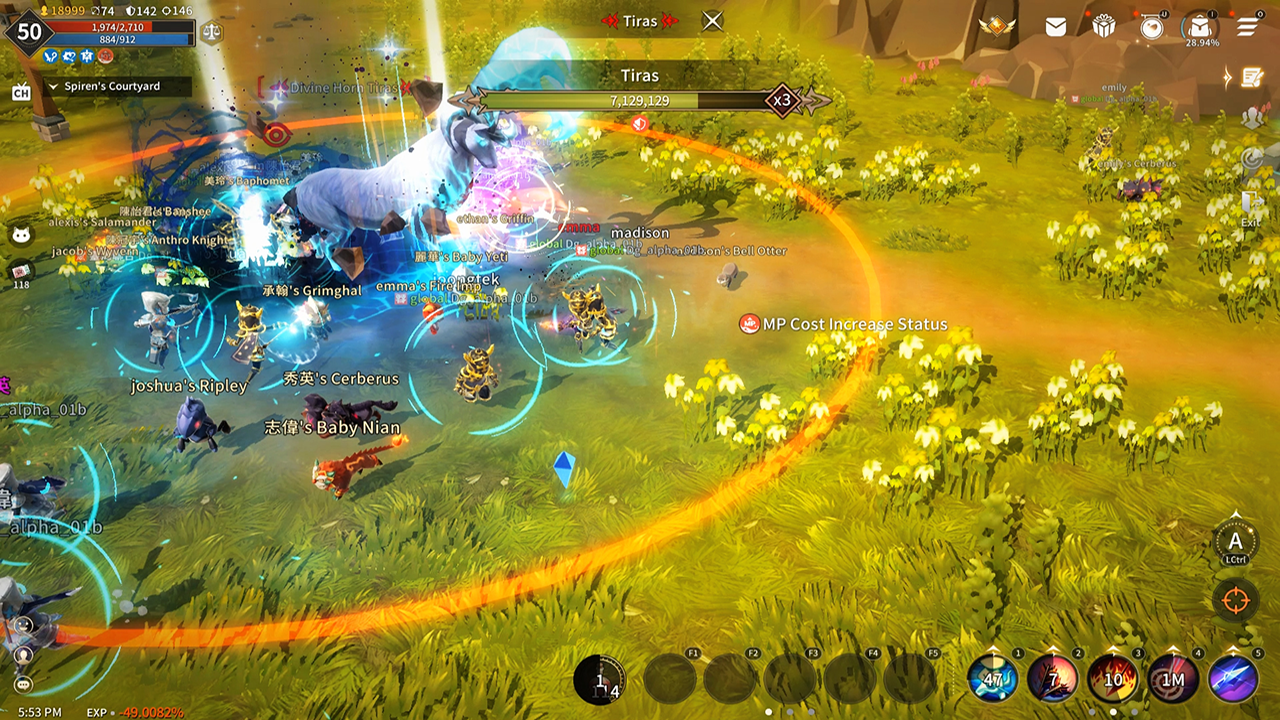Activate the blue skill showing 47
The image size is (1280, 720).
[992, 679]
